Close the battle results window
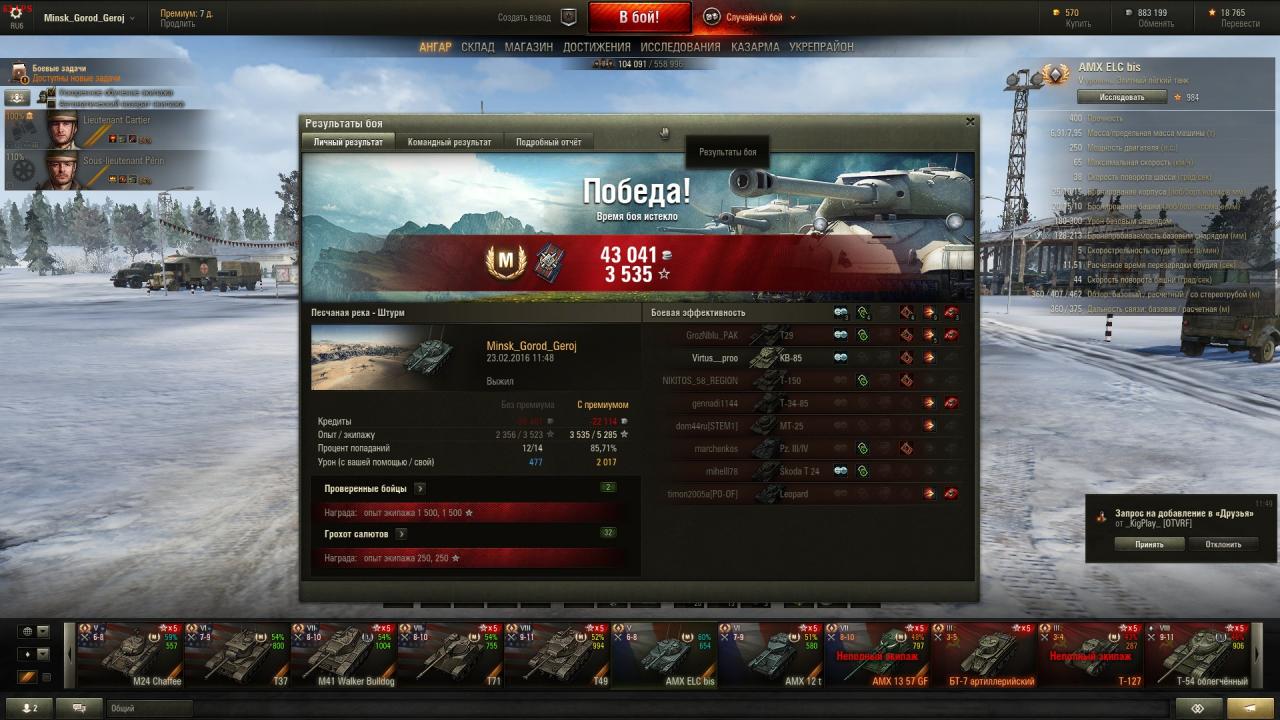The width and height of the screenshot is (1280, 720). click(x=969, y=122)
